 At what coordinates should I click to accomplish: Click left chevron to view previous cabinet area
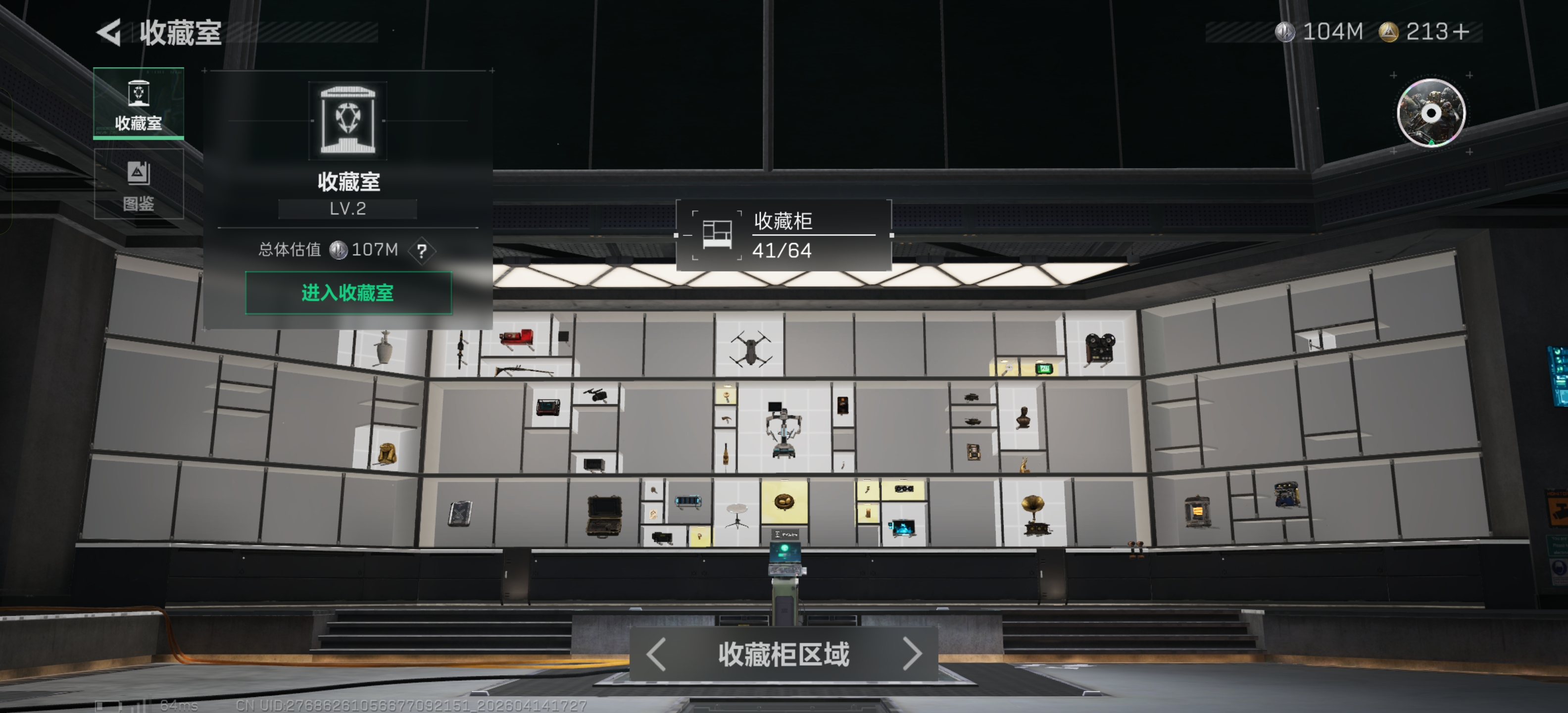point(656,655)
